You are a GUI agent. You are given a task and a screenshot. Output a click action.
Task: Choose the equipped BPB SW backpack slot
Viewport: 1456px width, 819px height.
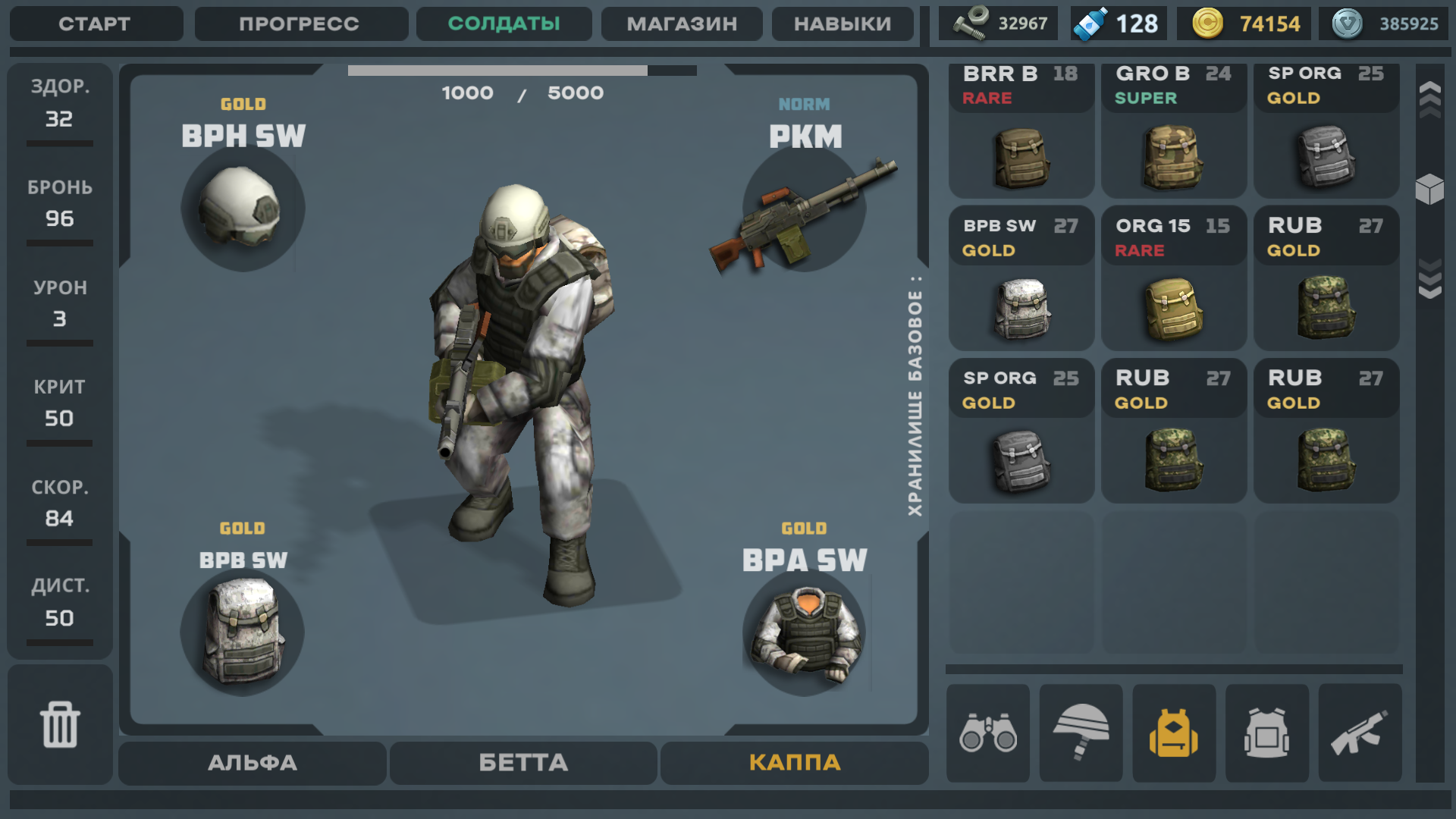tap(243, 632)
